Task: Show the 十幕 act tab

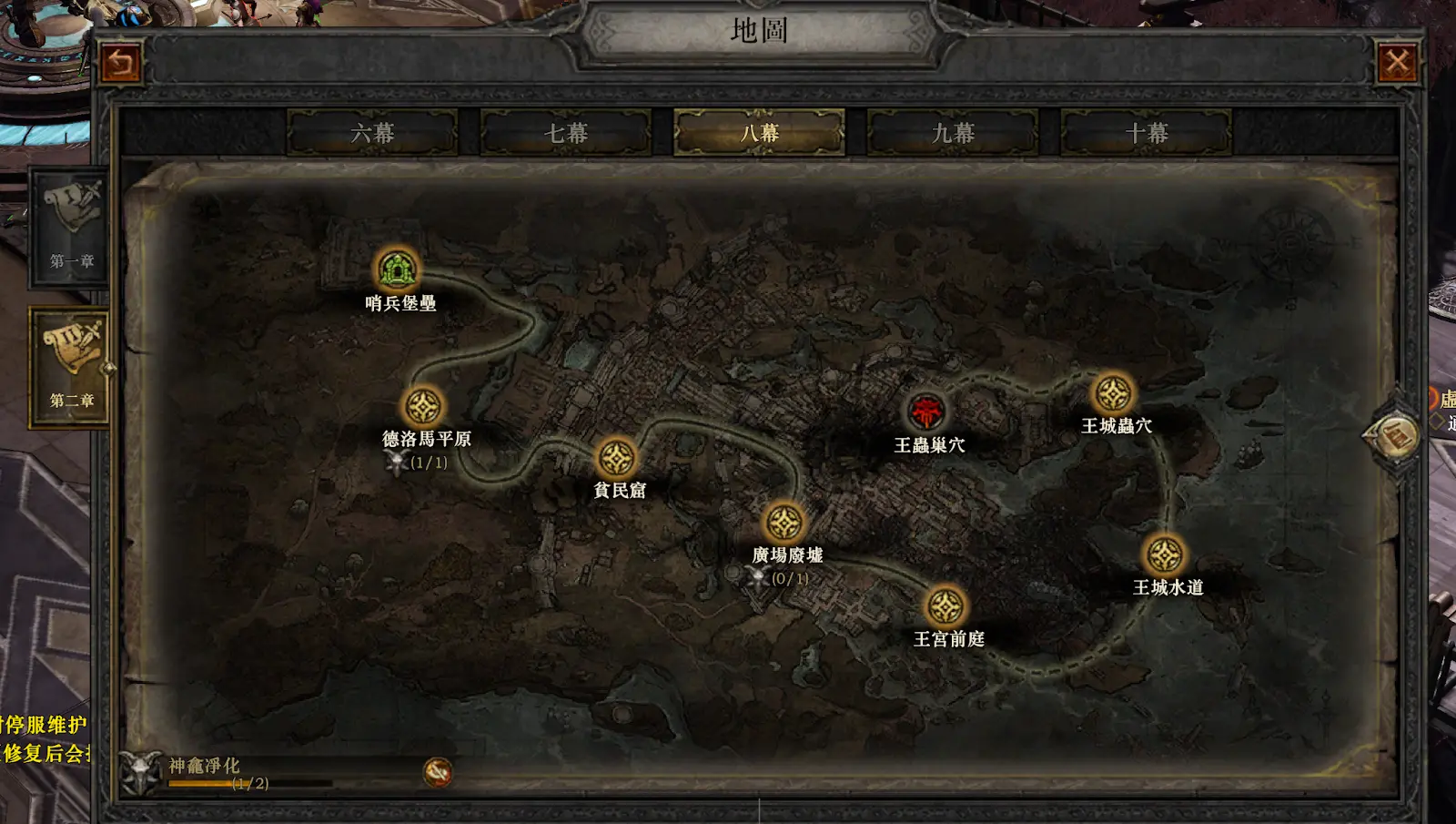Action: 1147,133
